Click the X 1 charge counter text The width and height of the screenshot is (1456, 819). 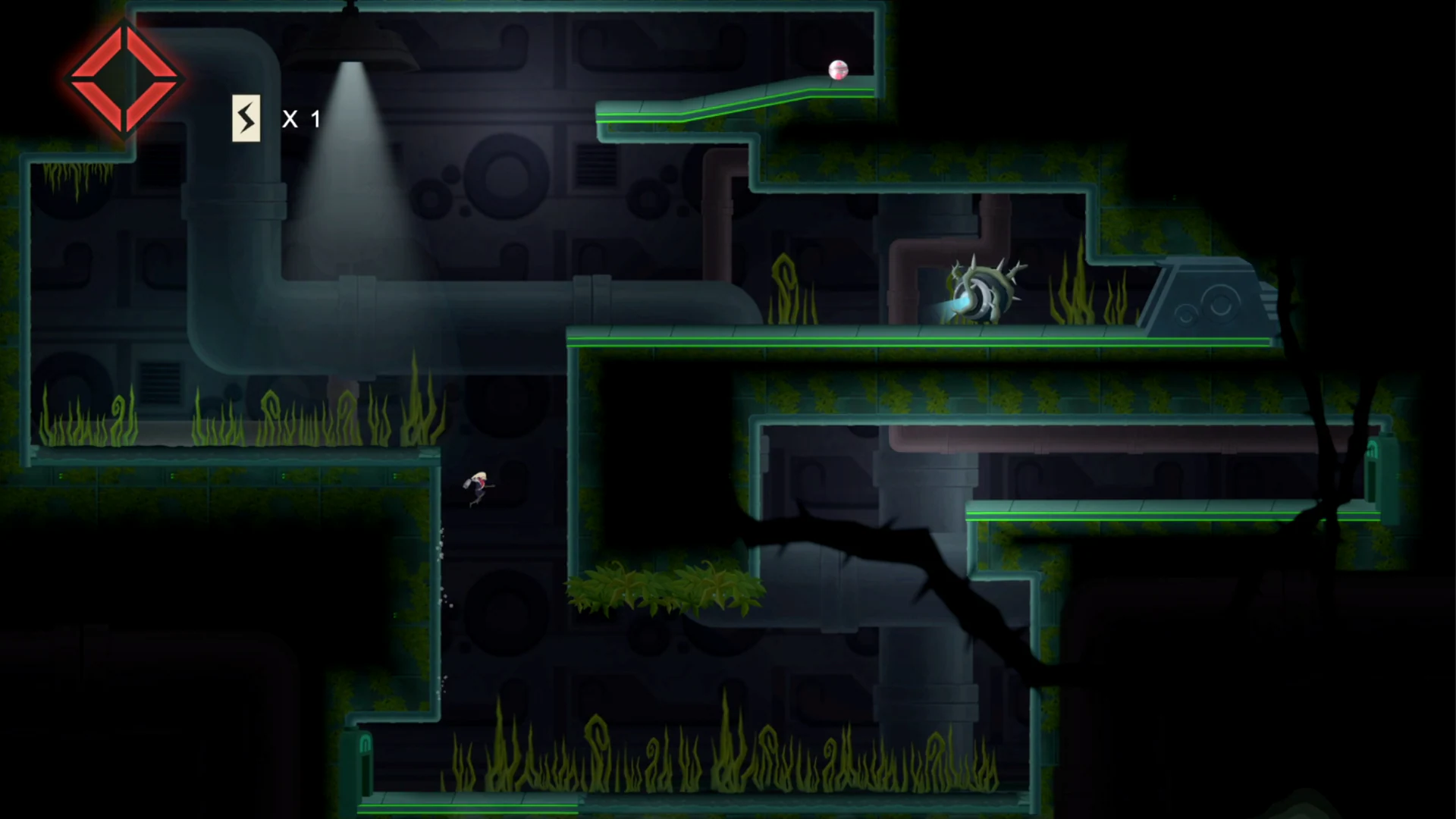coord(300,118)
